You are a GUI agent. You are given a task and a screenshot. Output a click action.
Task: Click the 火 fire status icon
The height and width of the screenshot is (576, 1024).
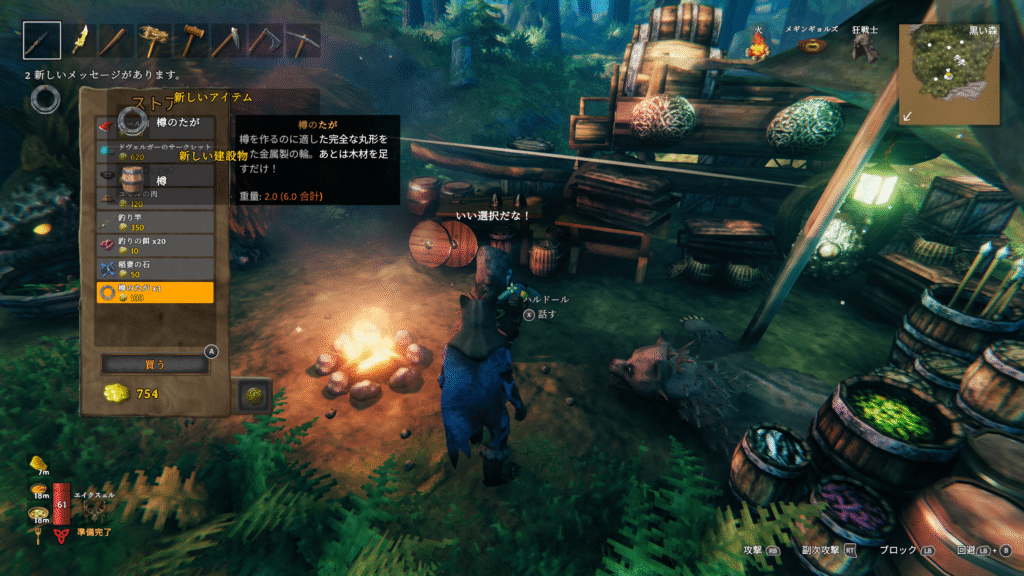(x=759, y=46)
